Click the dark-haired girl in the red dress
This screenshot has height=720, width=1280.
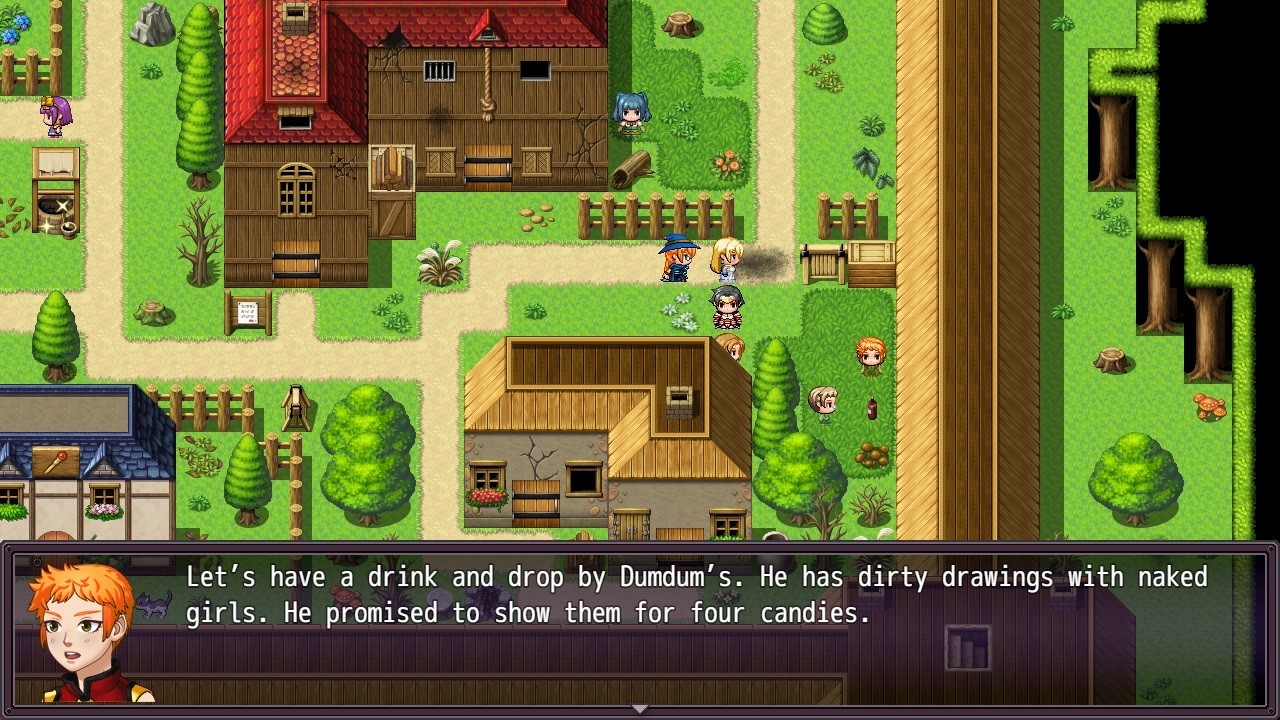(x=725, y=308)
